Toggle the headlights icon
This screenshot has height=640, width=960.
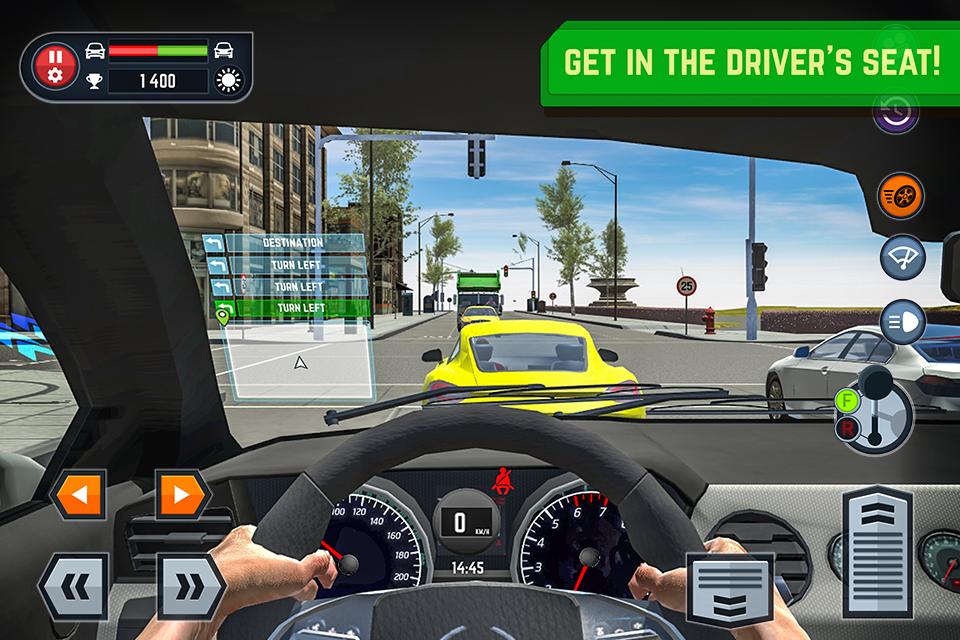tap(902, 322)
